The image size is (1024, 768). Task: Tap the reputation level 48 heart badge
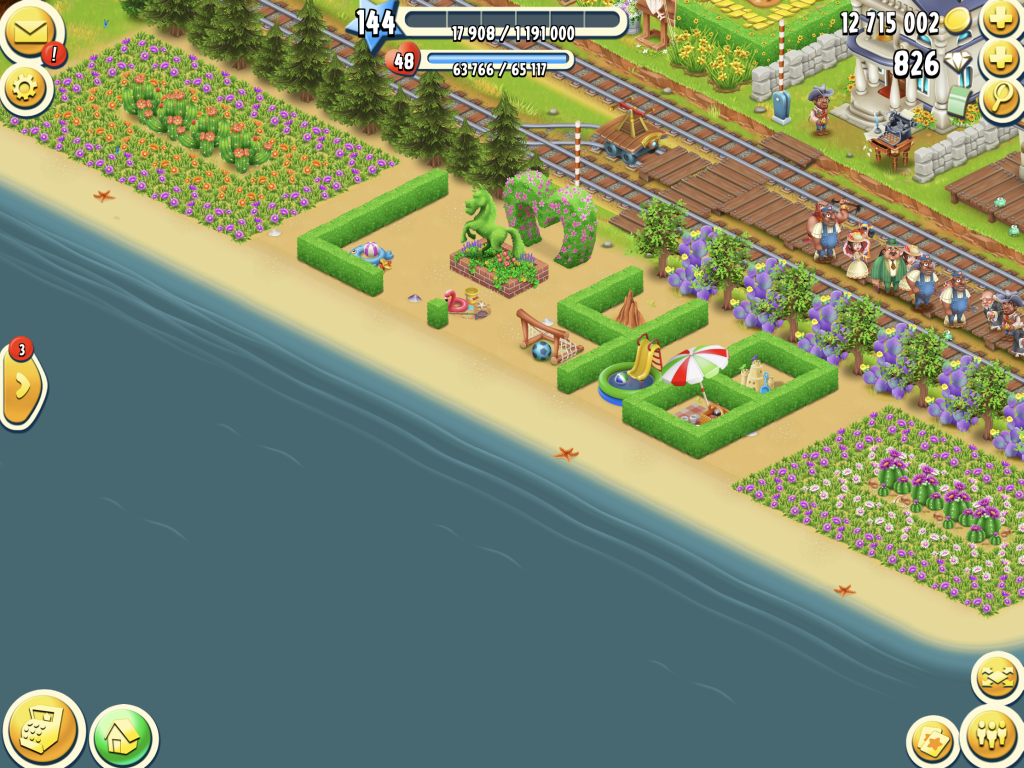[403, 60]
